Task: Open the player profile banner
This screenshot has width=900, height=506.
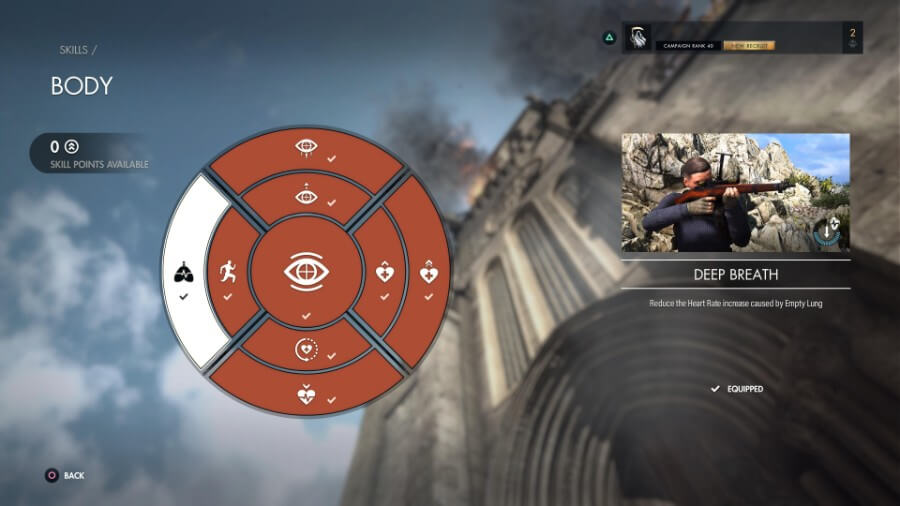Action: pos(740,38)
